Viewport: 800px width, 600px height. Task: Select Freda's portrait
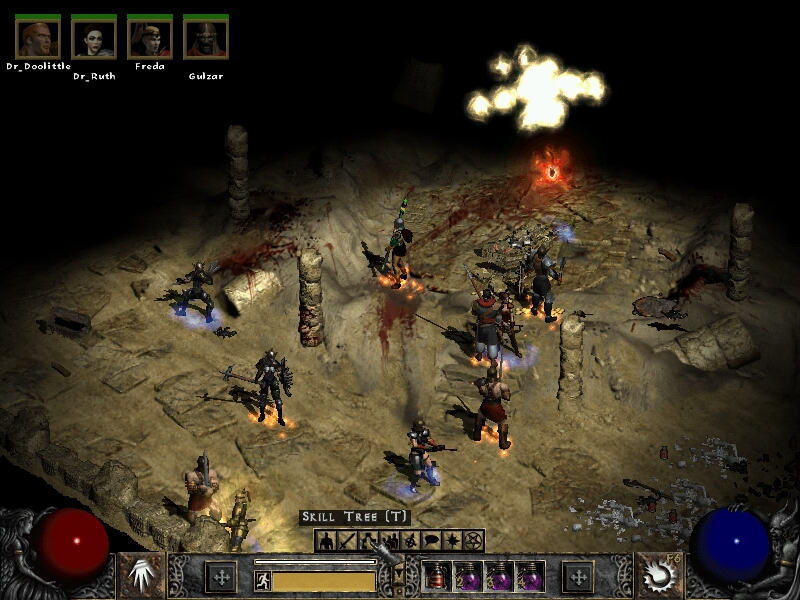coord(150,38)
